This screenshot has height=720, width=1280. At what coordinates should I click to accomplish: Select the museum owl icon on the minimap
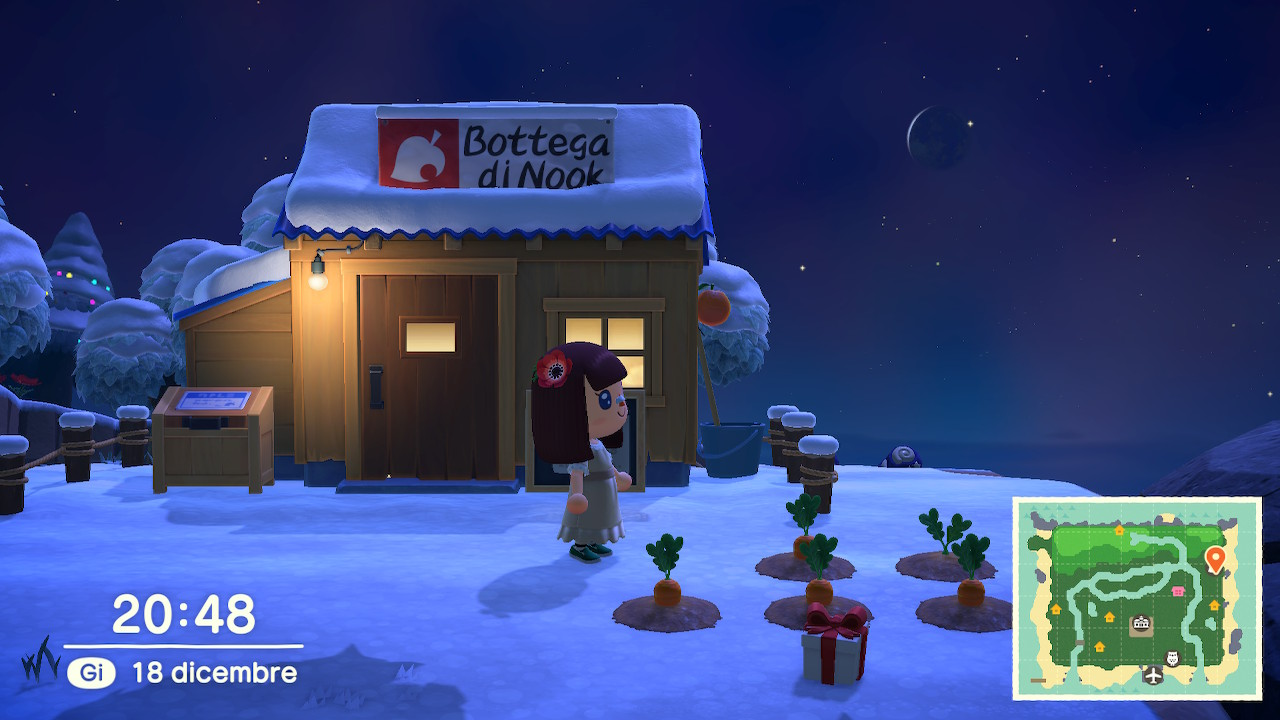[x=1173, y=658]
